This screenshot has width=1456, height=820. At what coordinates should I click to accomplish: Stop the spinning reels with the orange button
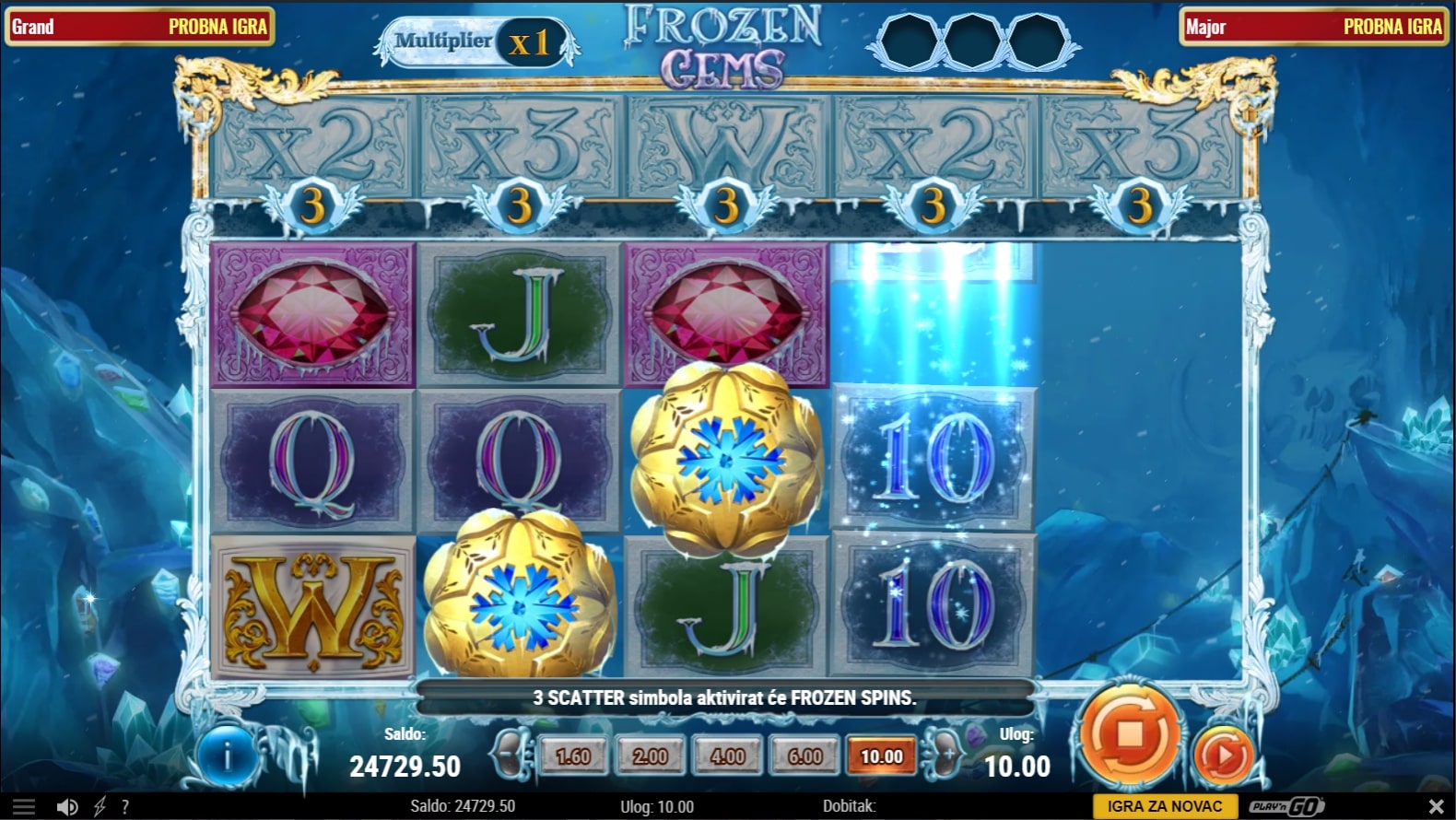[1129, 735]
